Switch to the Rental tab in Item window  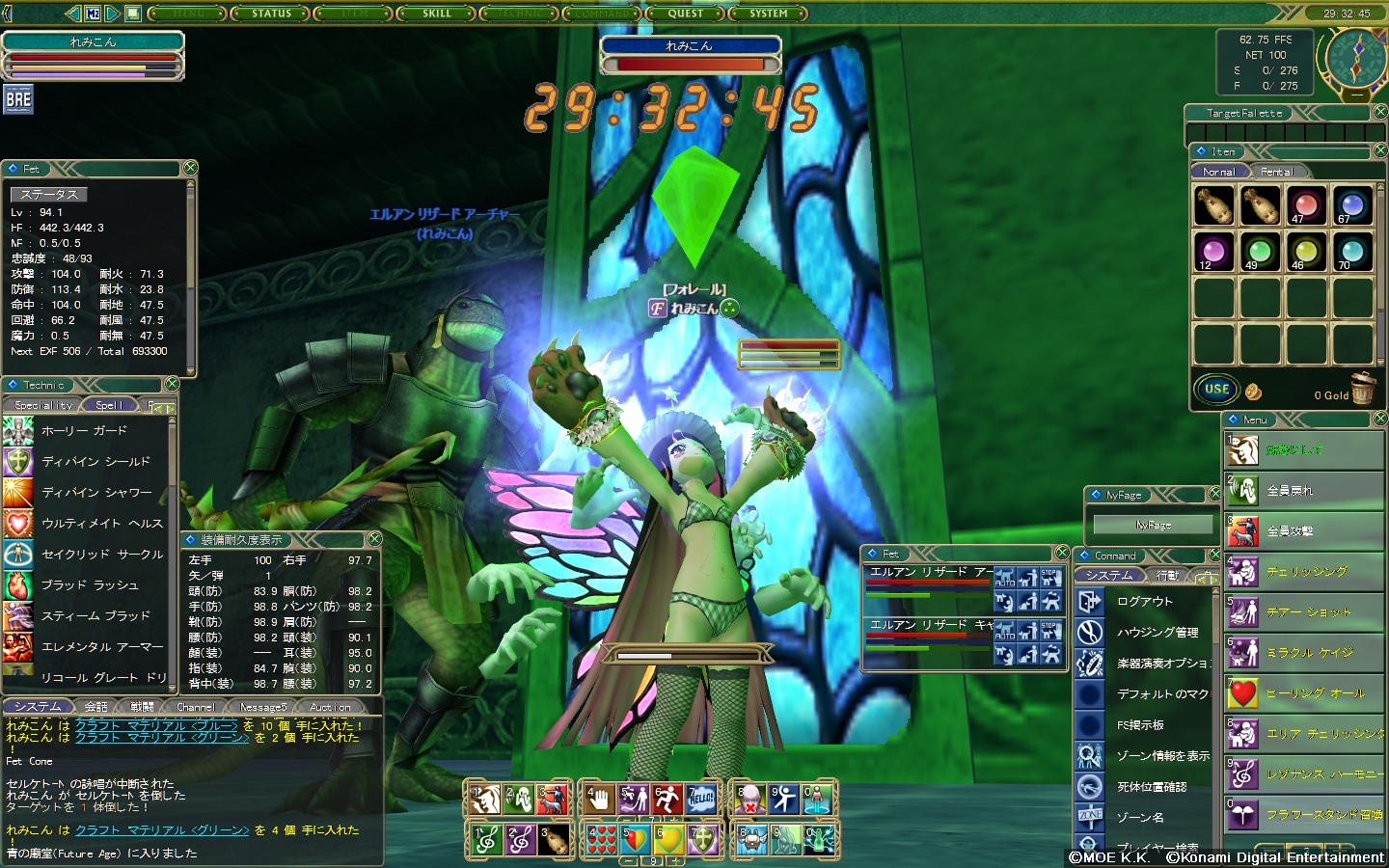tap(1276, 172)
